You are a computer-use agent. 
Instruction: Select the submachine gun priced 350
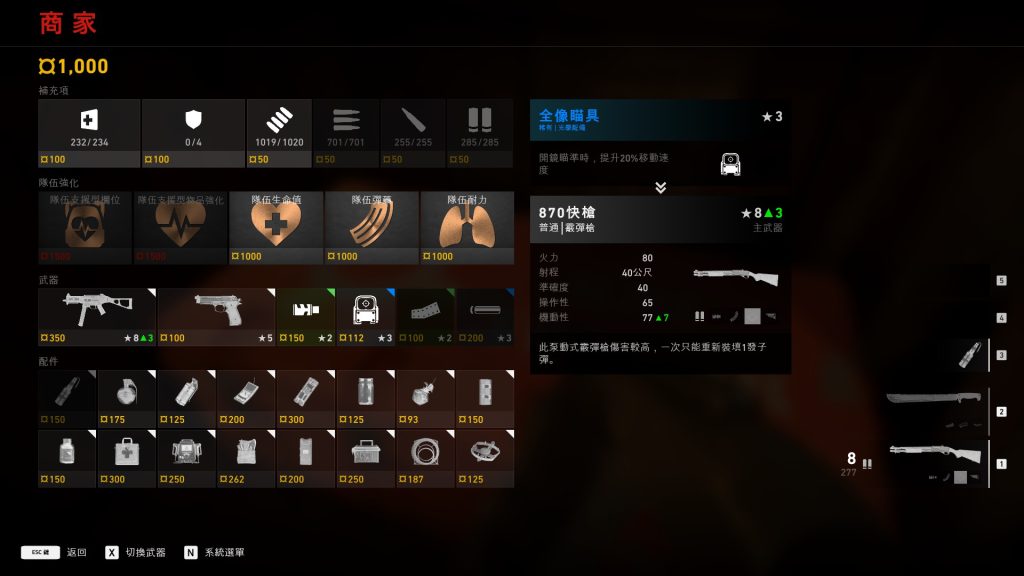(x=96, y=316)
